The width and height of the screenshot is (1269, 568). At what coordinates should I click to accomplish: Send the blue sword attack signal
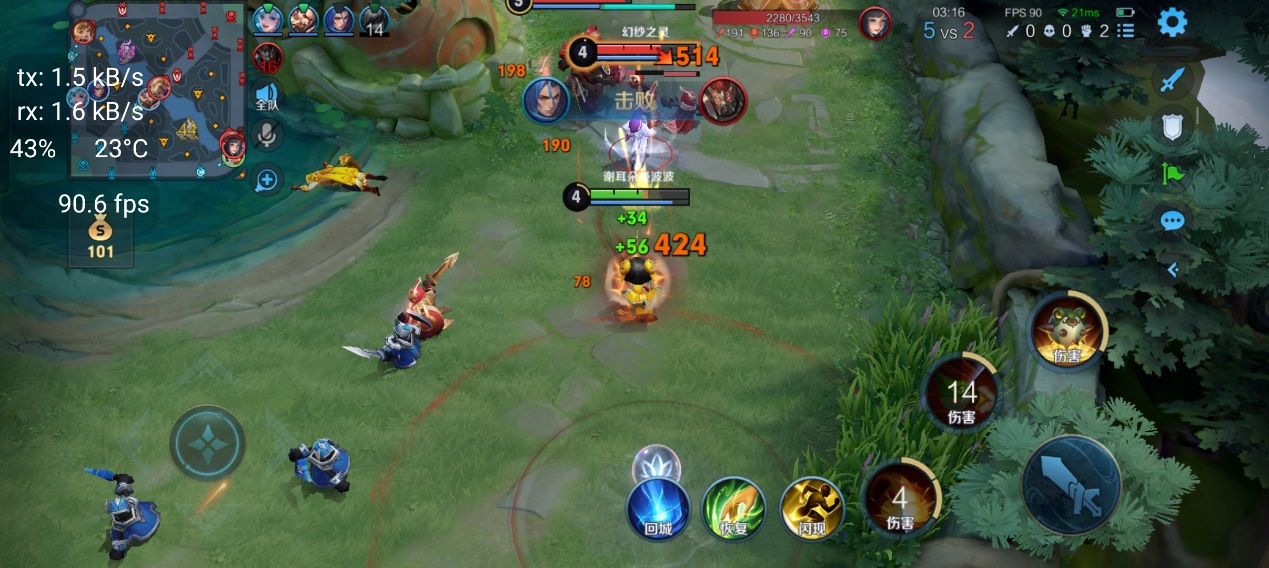coord(1173,79)
